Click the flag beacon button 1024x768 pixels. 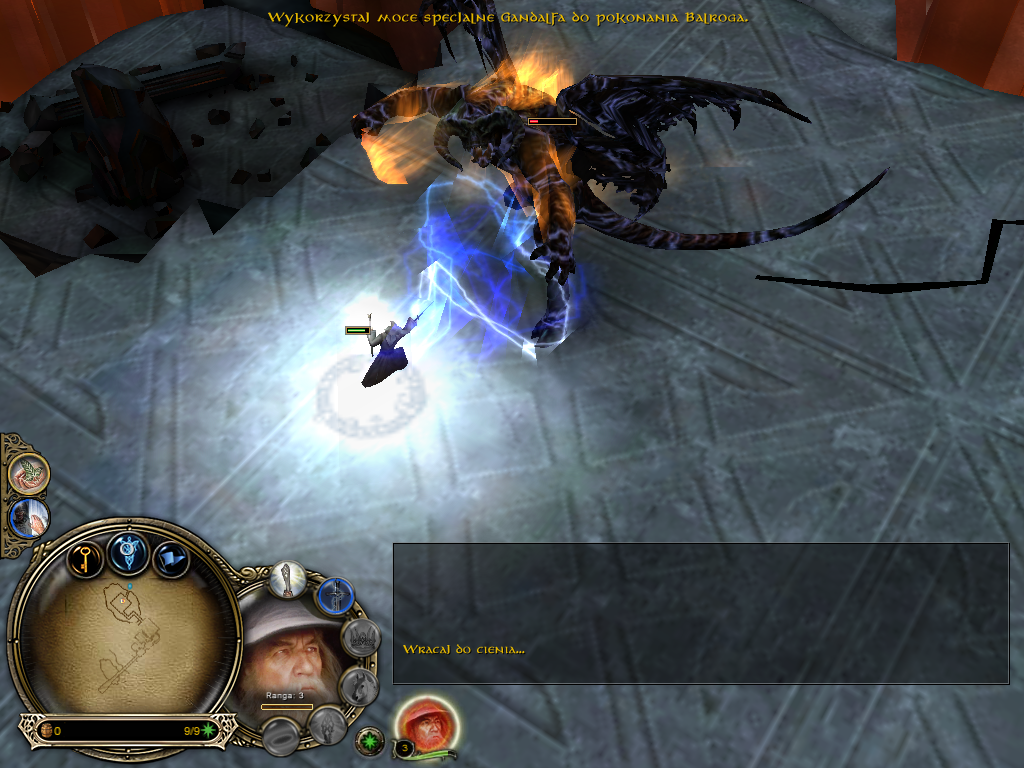pyautogui.click(x=171, y=559)
